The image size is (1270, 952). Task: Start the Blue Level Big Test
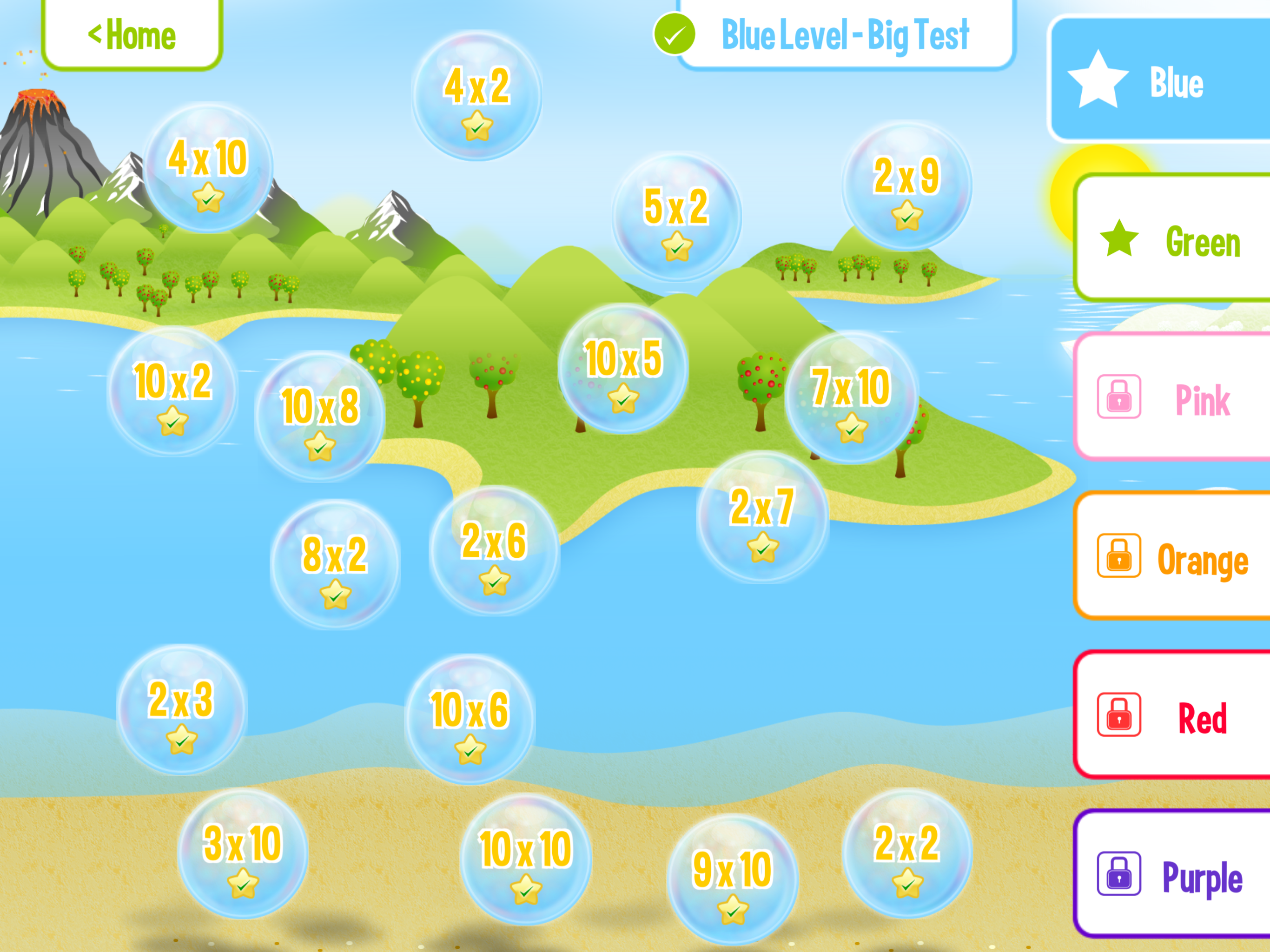point(844,34)
